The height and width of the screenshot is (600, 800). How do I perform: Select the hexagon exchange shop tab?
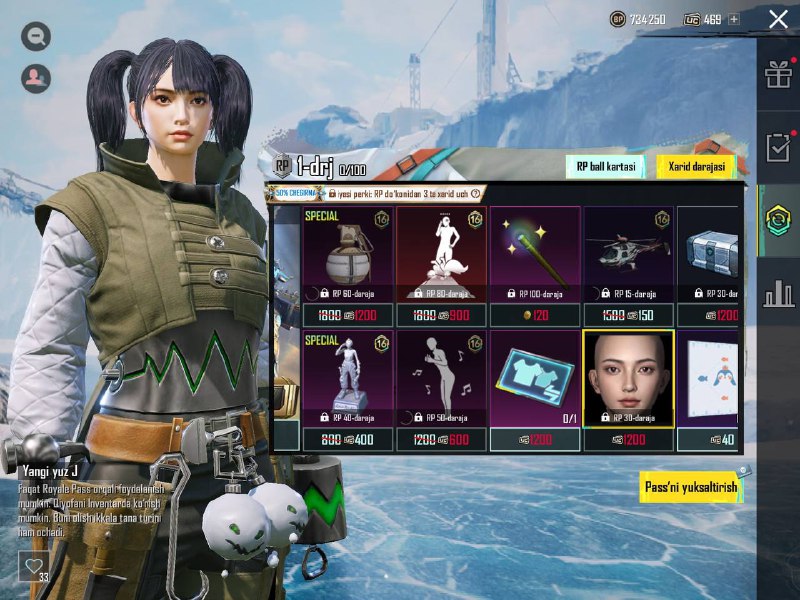point(778,221)
